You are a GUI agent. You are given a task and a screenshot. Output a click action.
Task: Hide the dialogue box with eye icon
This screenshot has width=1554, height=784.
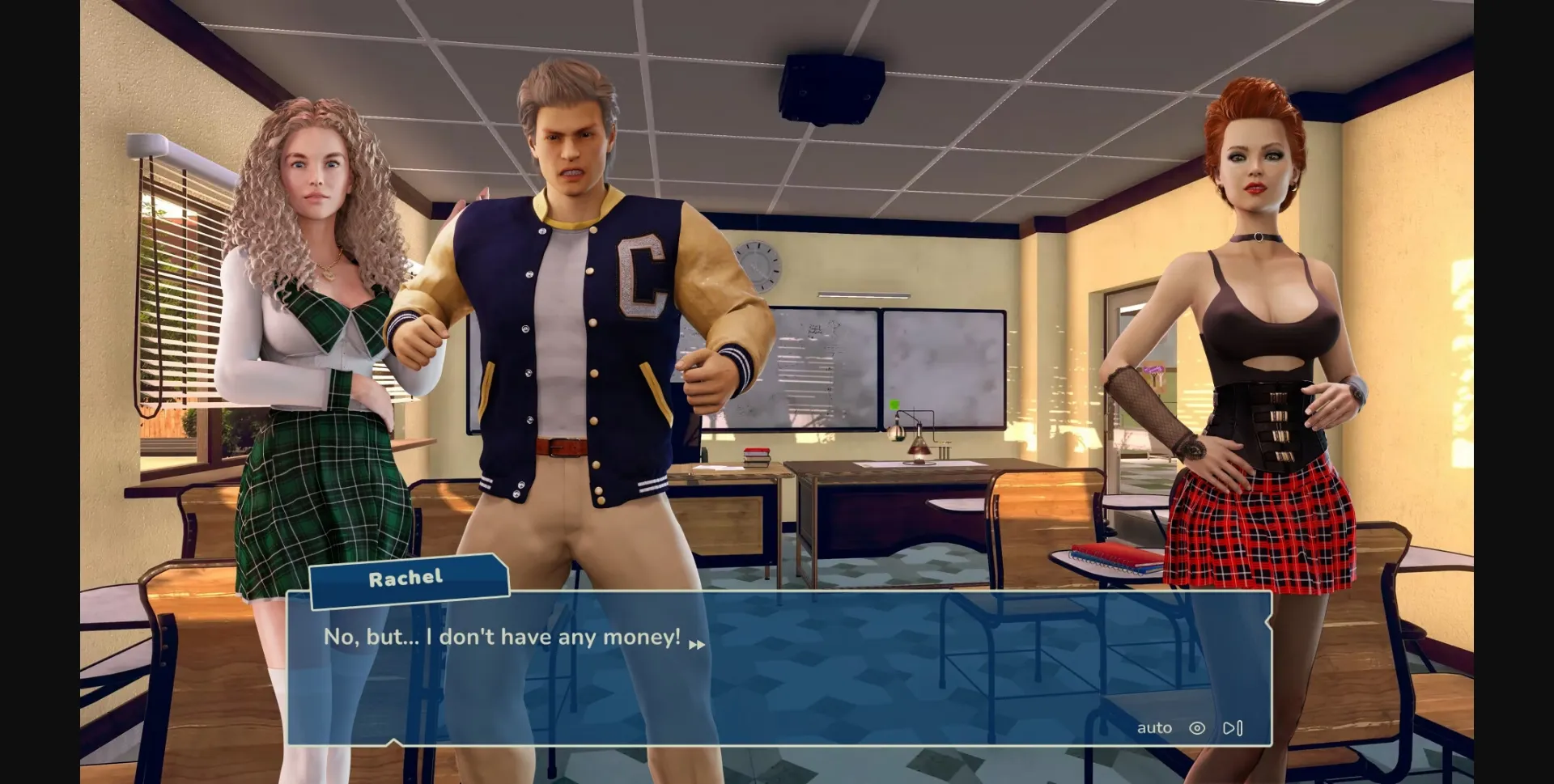point(1197,728)
